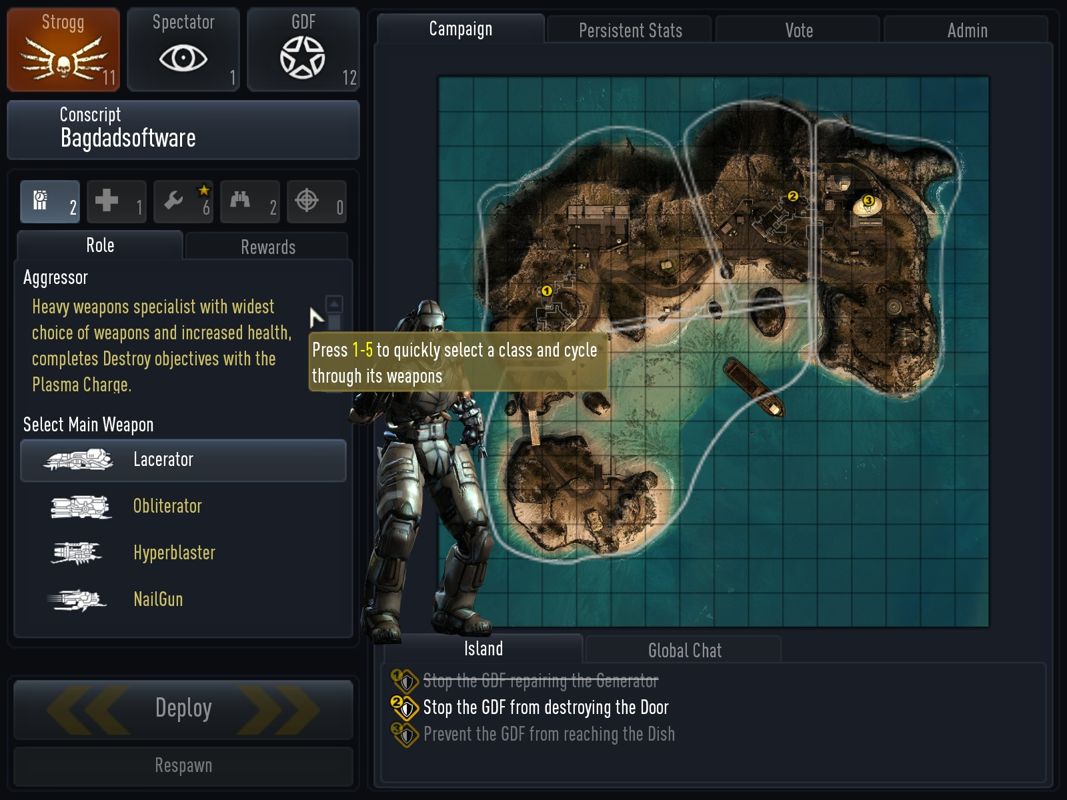Screen dimensions: 1067x800
Task: Choose the Technician class with cross icon
Action: point(116,202)
